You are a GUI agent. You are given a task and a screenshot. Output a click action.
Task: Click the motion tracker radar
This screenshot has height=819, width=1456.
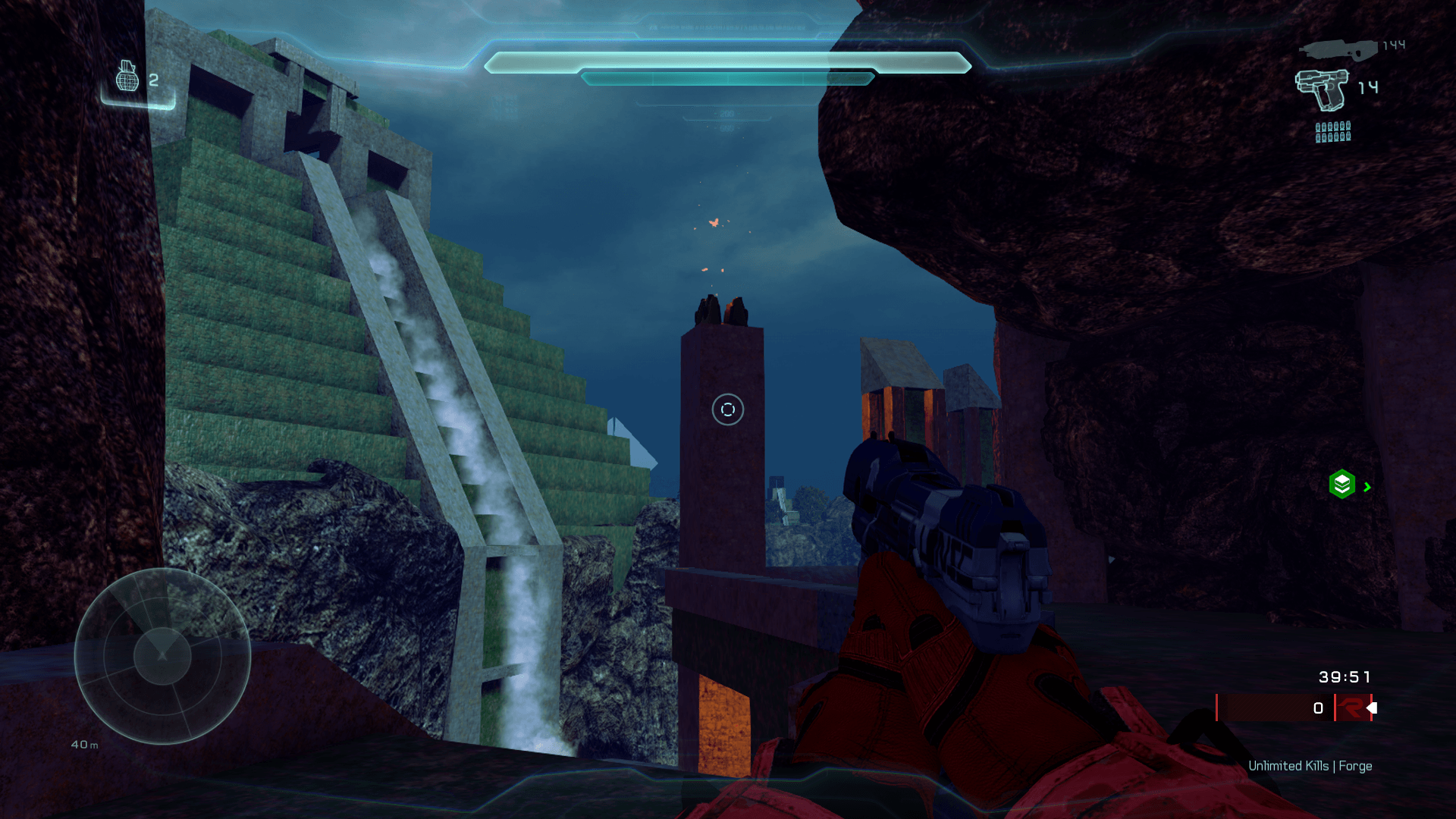pos(162,656)
